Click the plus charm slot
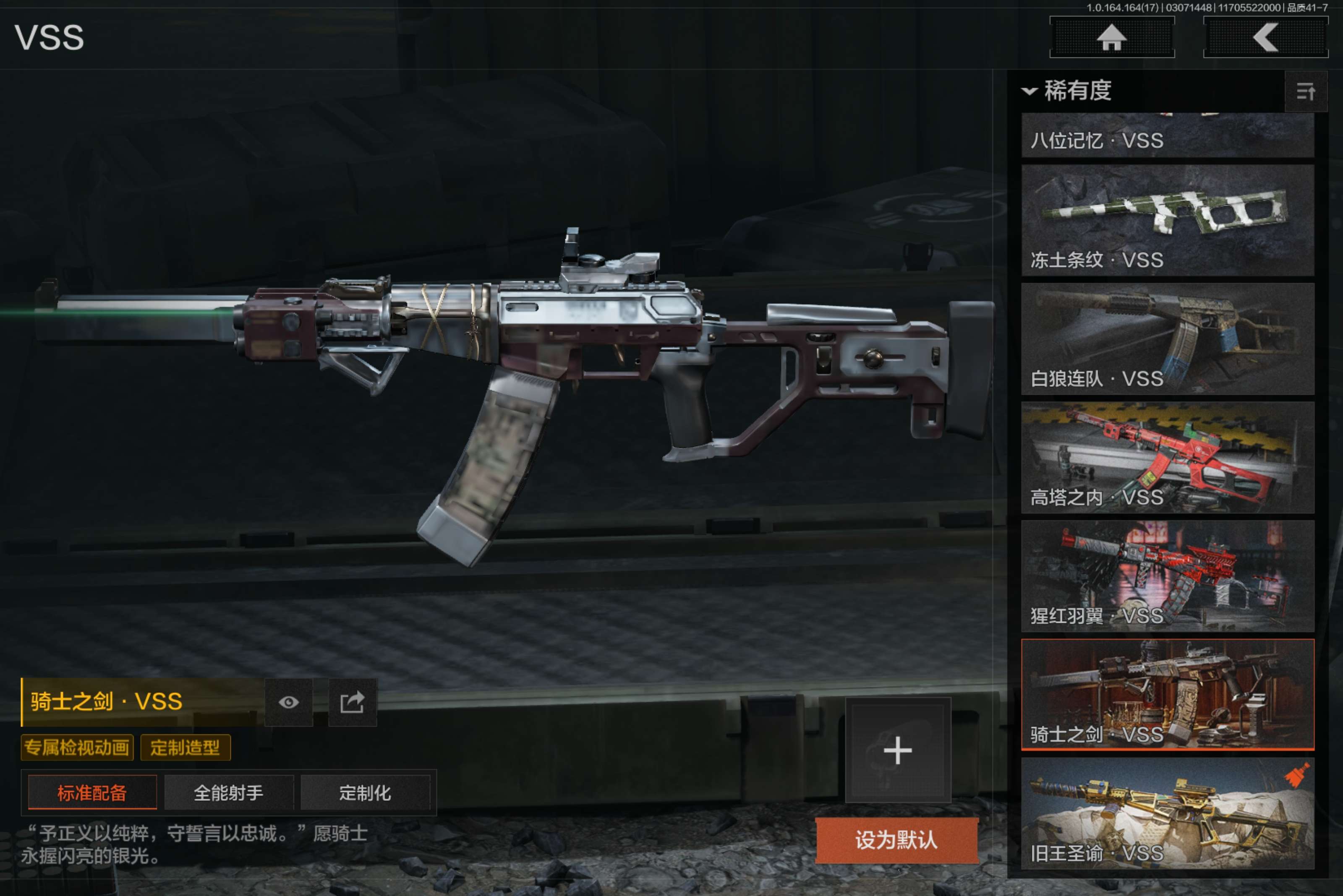1343x896 pixels. pyautogui.click(x=898, y=750)
